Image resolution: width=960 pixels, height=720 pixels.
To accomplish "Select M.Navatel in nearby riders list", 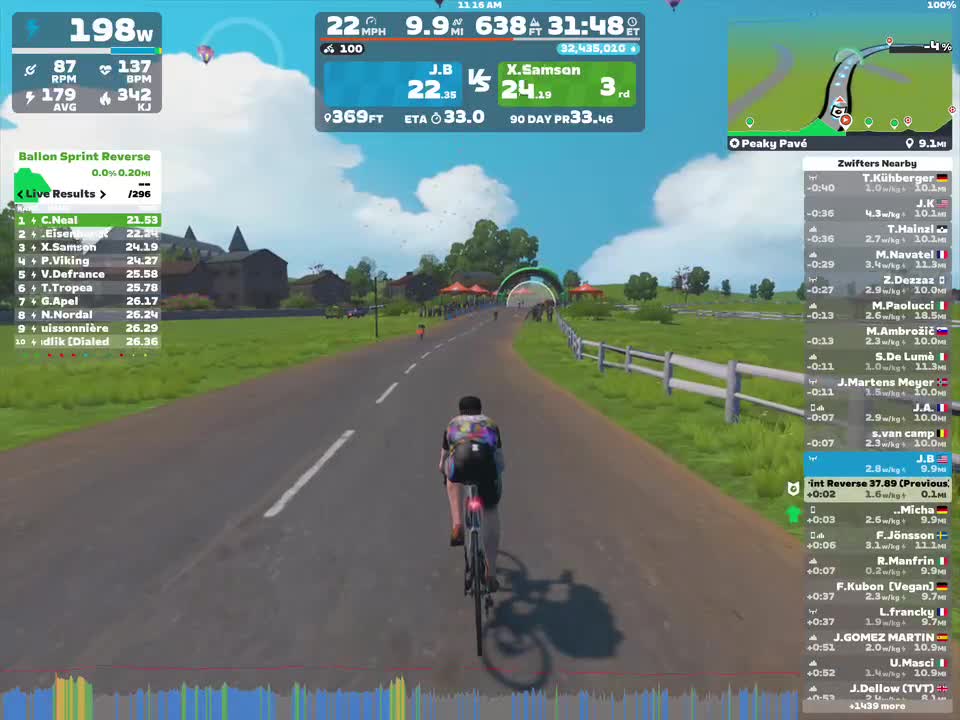I will point(877,260).
